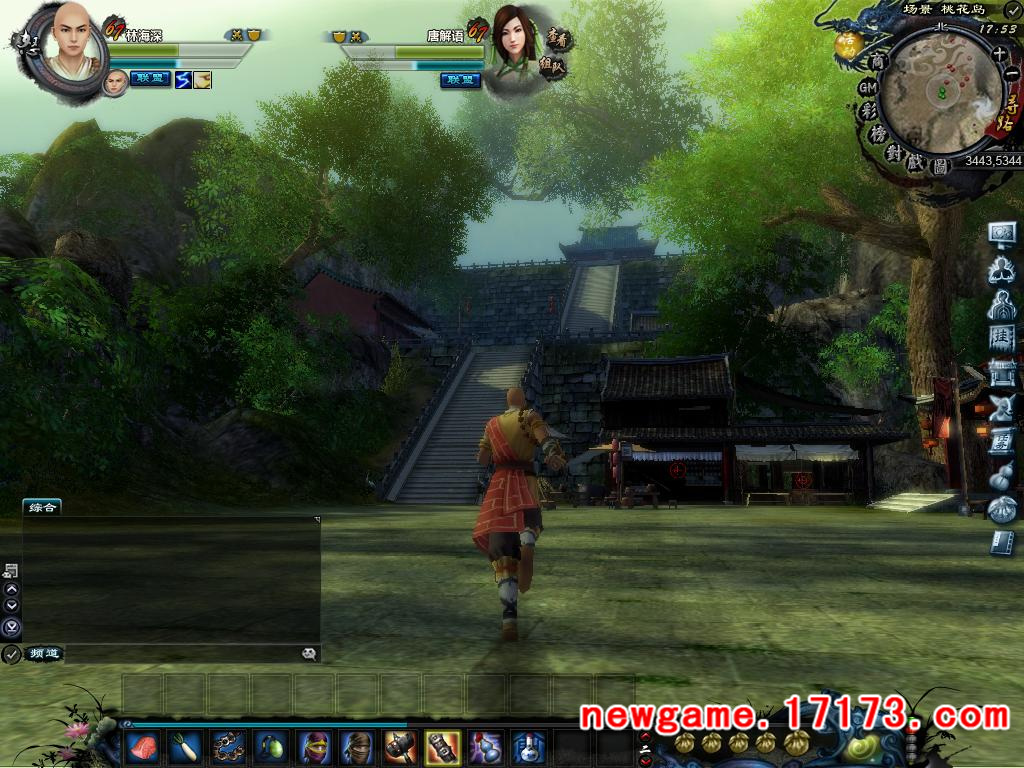Screen dimensions: 1024x768
Task: Zoom out the minimap with the minus button
Action: point(1012,73)
